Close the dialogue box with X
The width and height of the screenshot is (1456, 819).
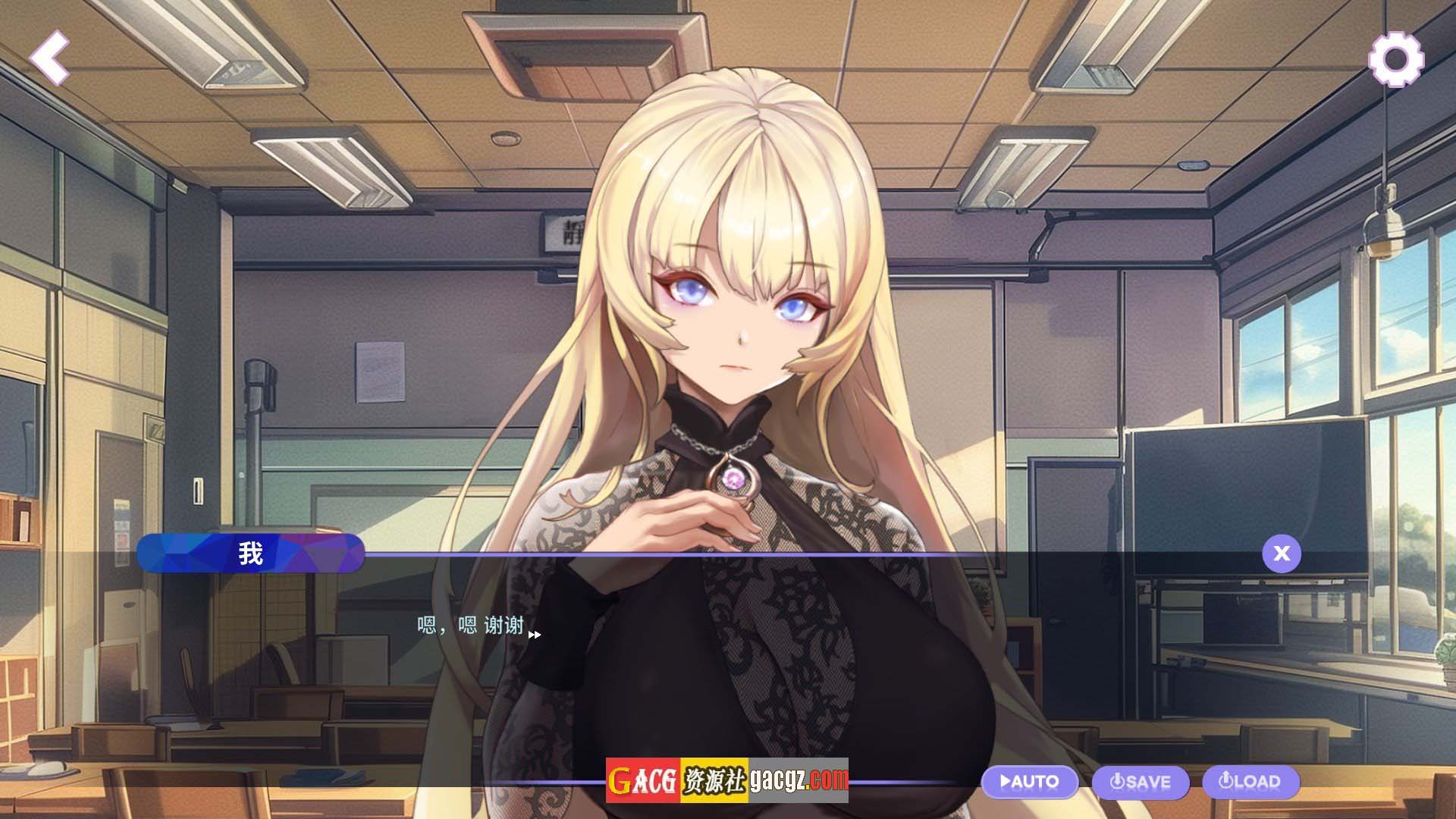[1282, 554]
